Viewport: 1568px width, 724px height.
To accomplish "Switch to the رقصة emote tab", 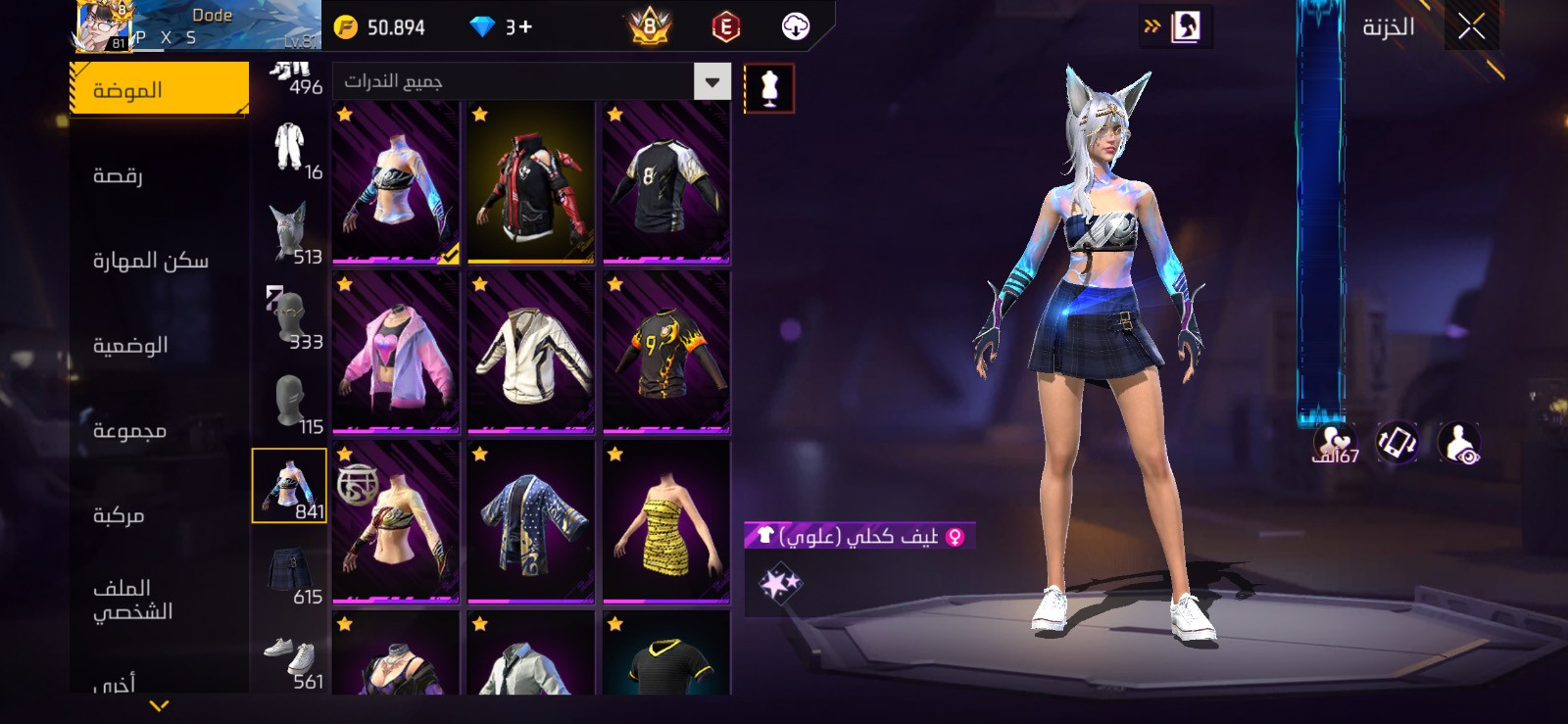I will click(119, 175).
